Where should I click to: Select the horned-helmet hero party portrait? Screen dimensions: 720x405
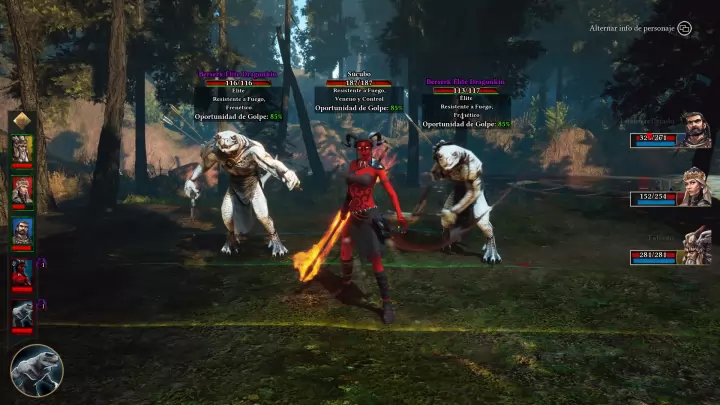[696, 245]
